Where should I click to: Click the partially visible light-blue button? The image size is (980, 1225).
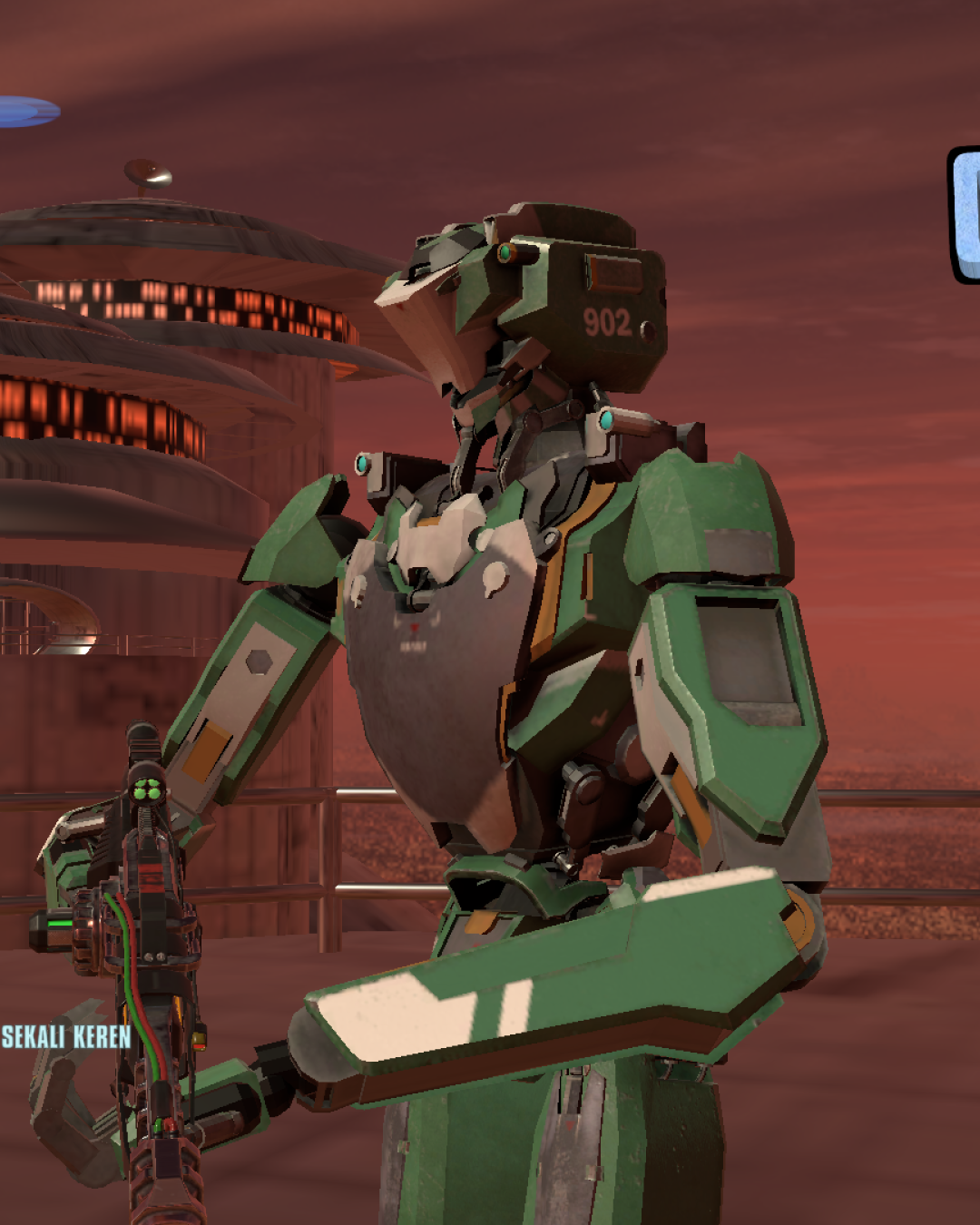[x=965, y=215]
